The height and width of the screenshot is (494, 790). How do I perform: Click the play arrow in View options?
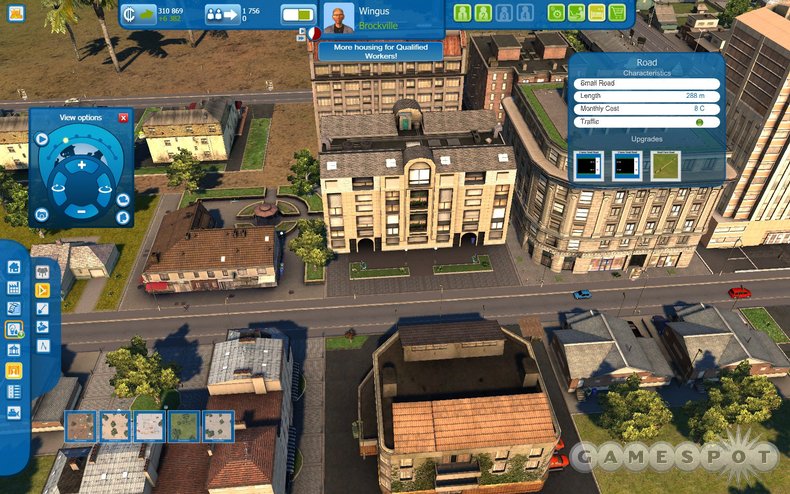[x=42, y=139]
